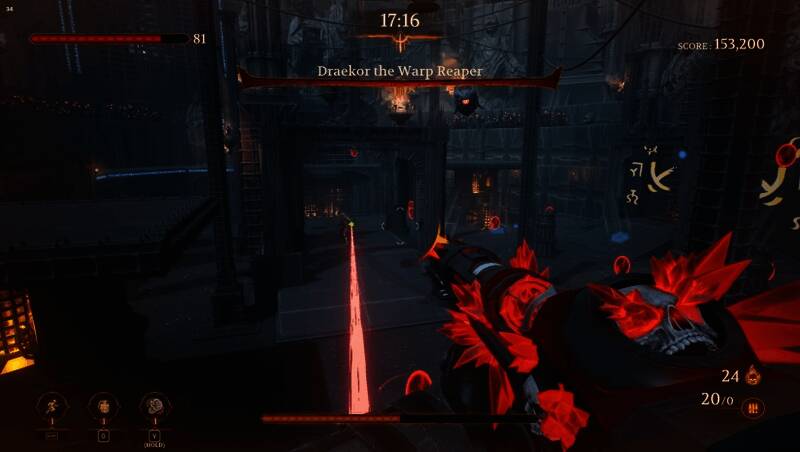Image resolution: width=800 pixels, height=452 pixels.
Task: Use the grenade ability icon
Action: [x=102, y=406]
